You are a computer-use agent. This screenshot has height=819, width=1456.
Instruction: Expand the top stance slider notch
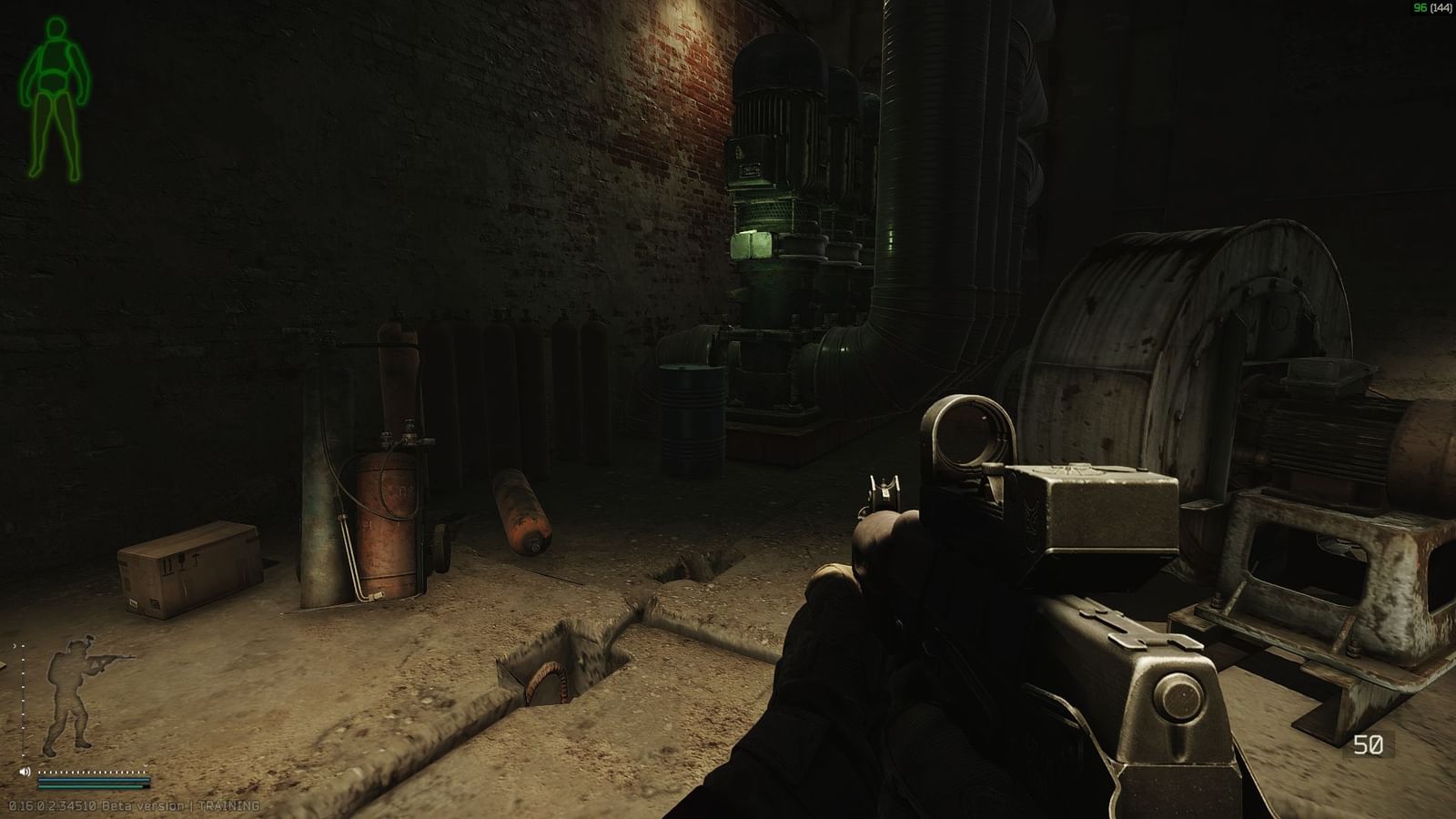[x=23, y=647]
